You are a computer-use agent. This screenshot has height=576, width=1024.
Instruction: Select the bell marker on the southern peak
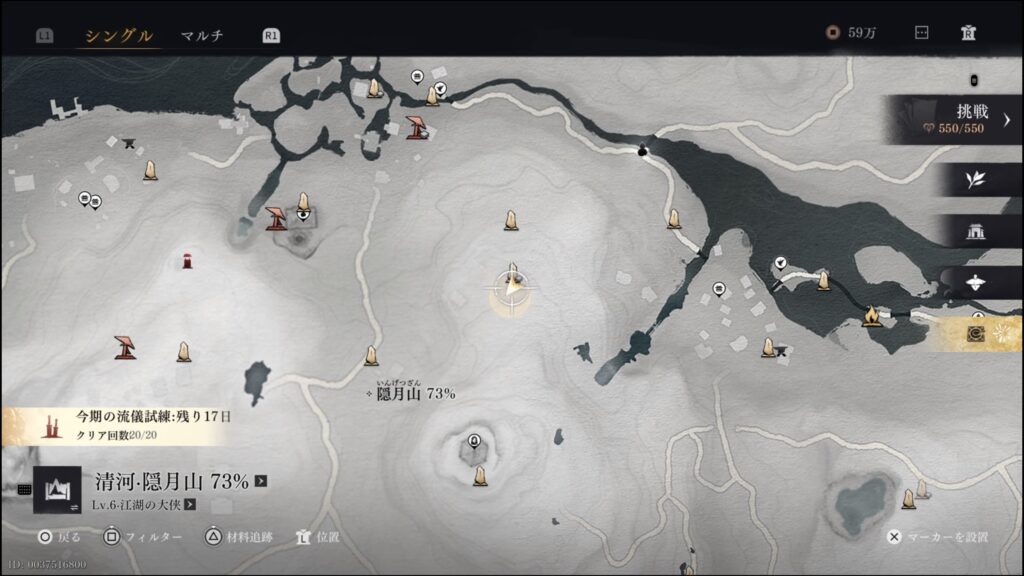pos(473,441)
